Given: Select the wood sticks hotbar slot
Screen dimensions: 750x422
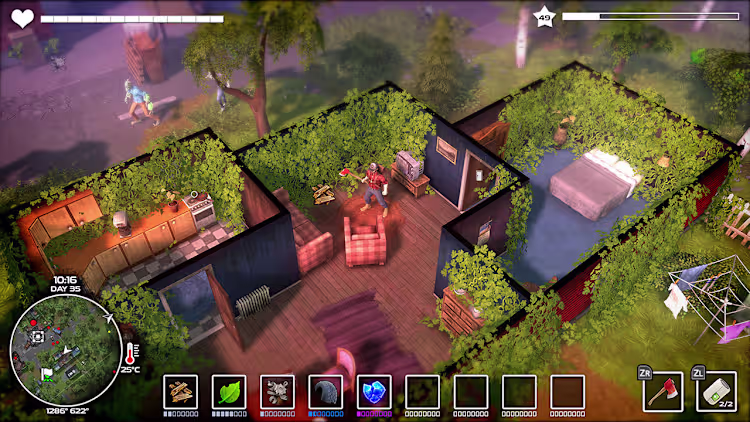Looking at the screenshot, I should click(x=181, y=391).
